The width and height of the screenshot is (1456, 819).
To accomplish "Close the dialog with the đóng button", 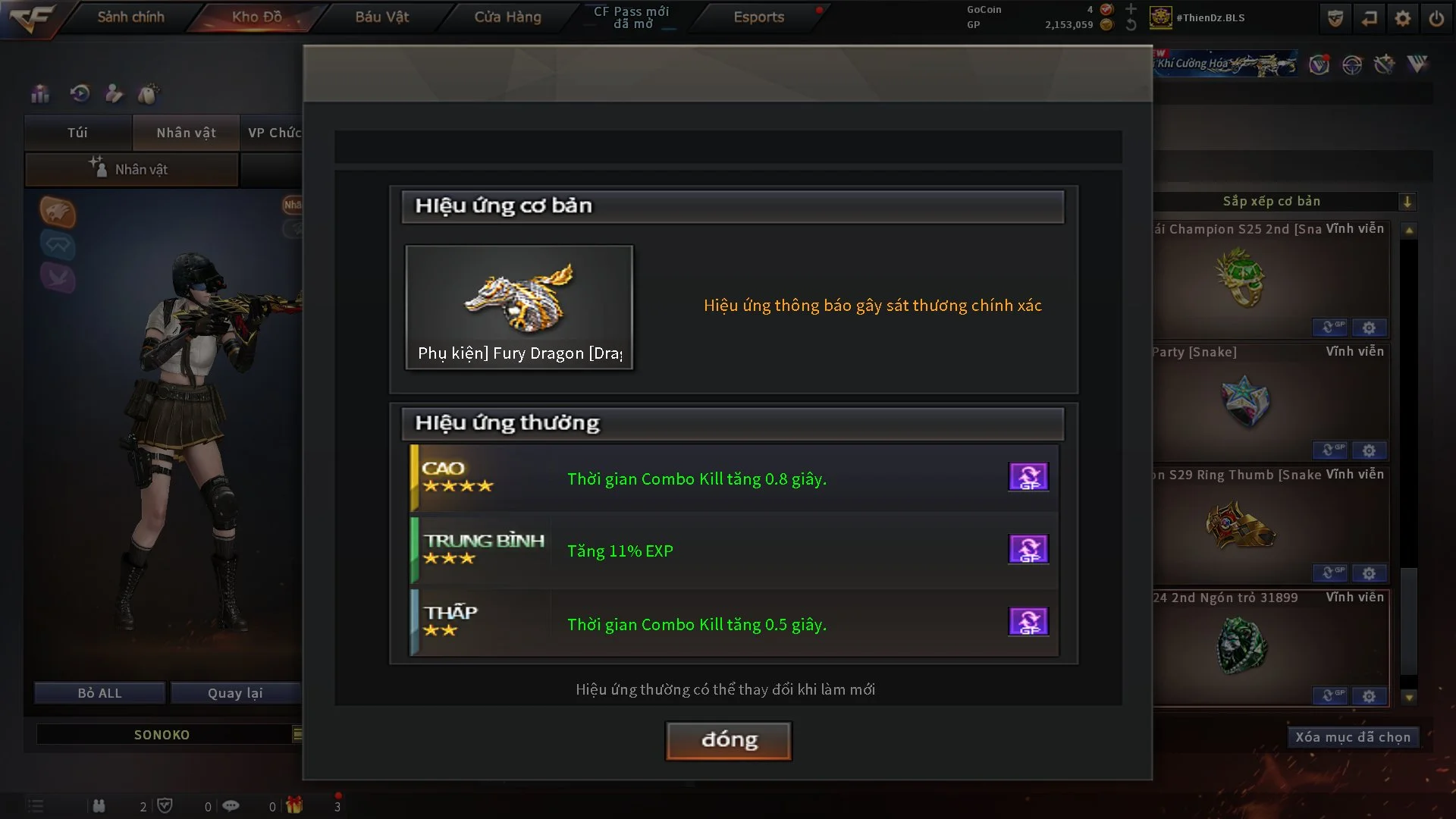I will tap(728, 740).
